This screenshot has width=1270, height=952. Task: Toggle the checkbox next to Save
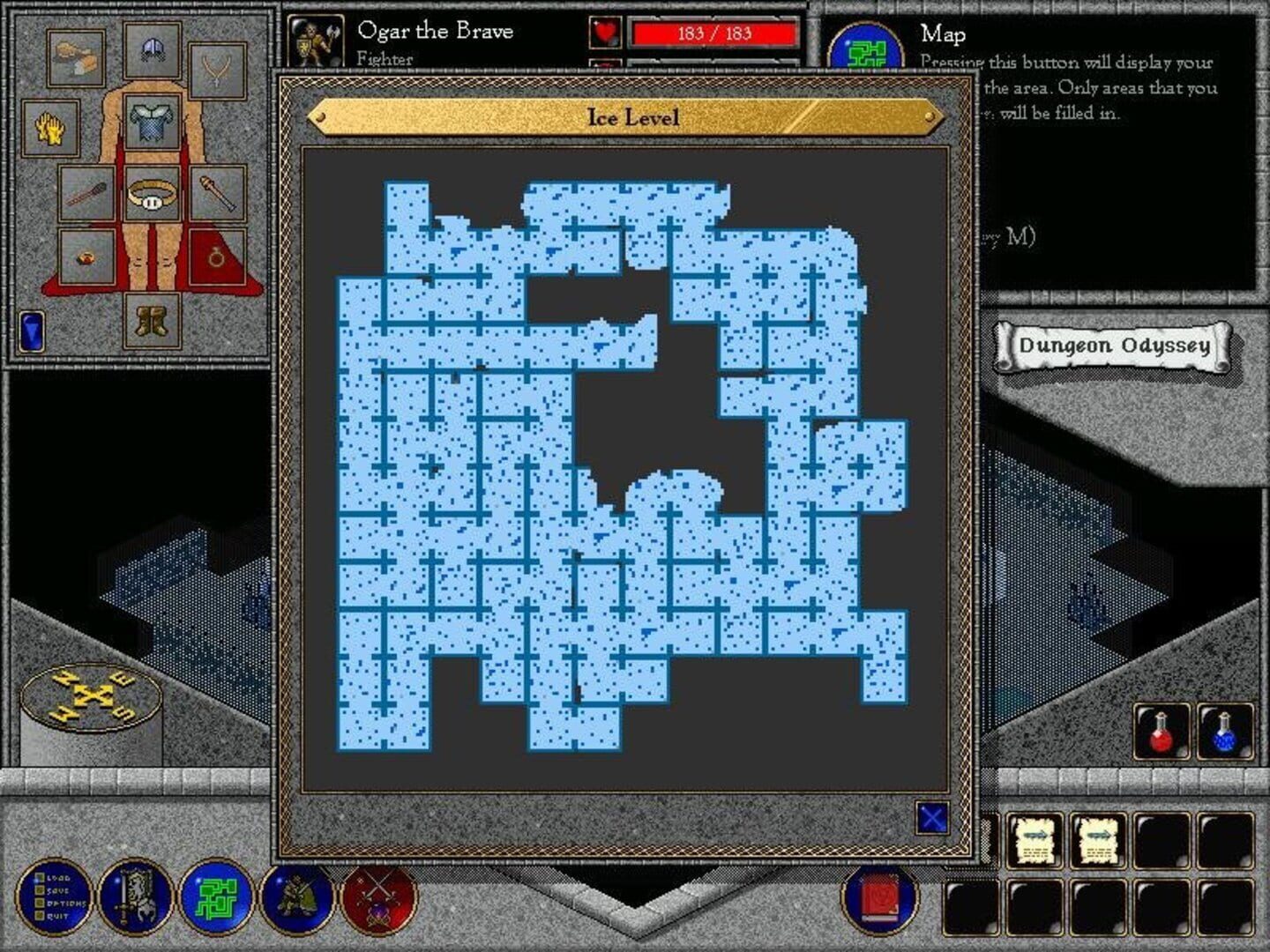click(x=39, y=890)
